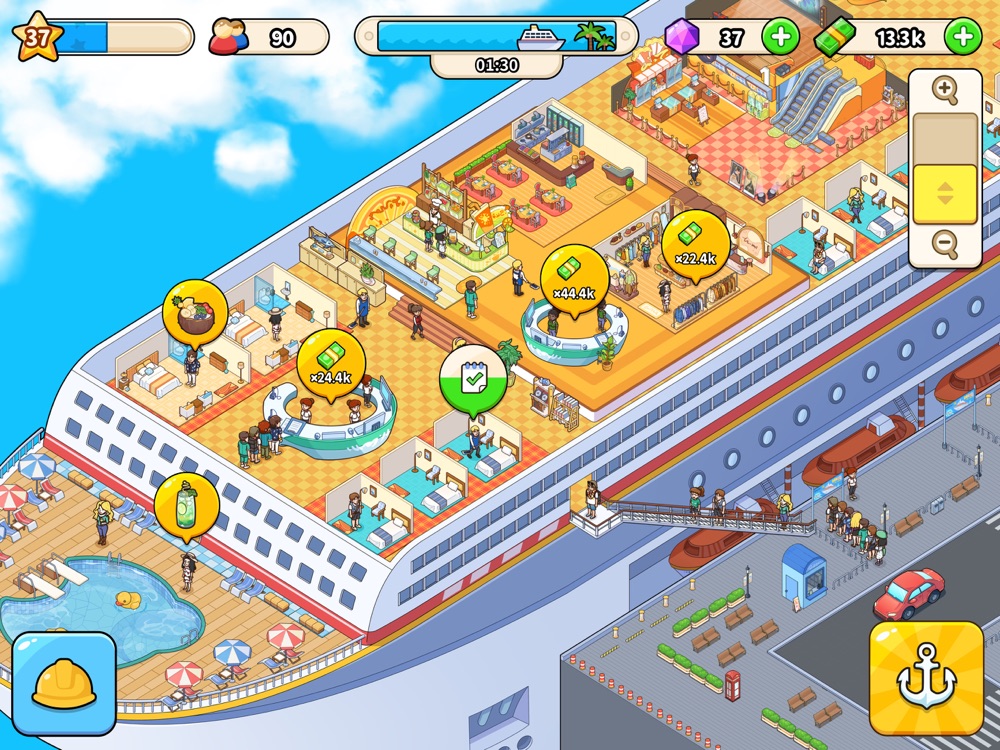
Task: Tap the green drink request bubble
Action: click(187, 506)
